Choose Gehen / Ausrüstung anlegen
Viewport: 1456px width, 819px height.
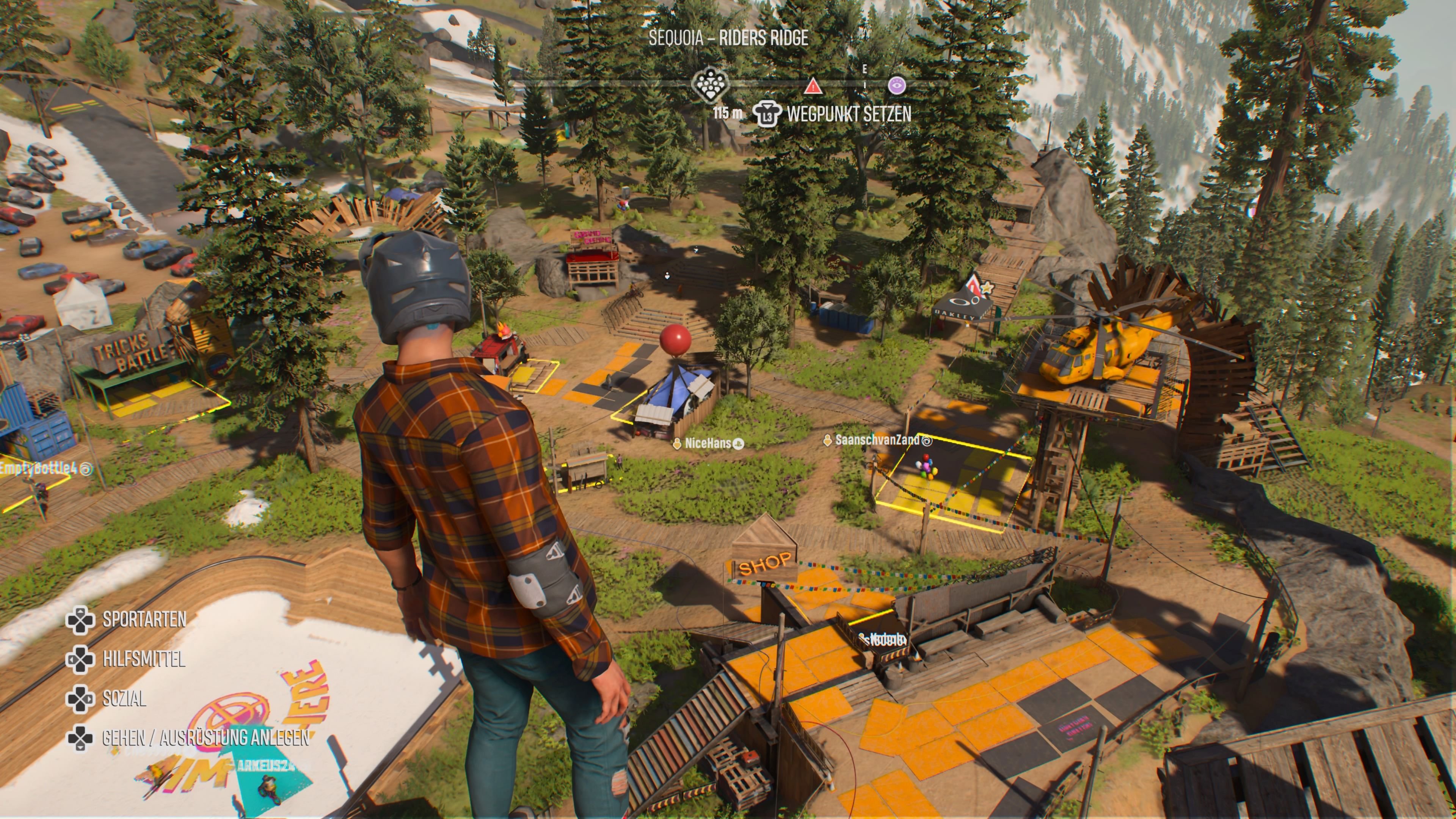[205, 737]
